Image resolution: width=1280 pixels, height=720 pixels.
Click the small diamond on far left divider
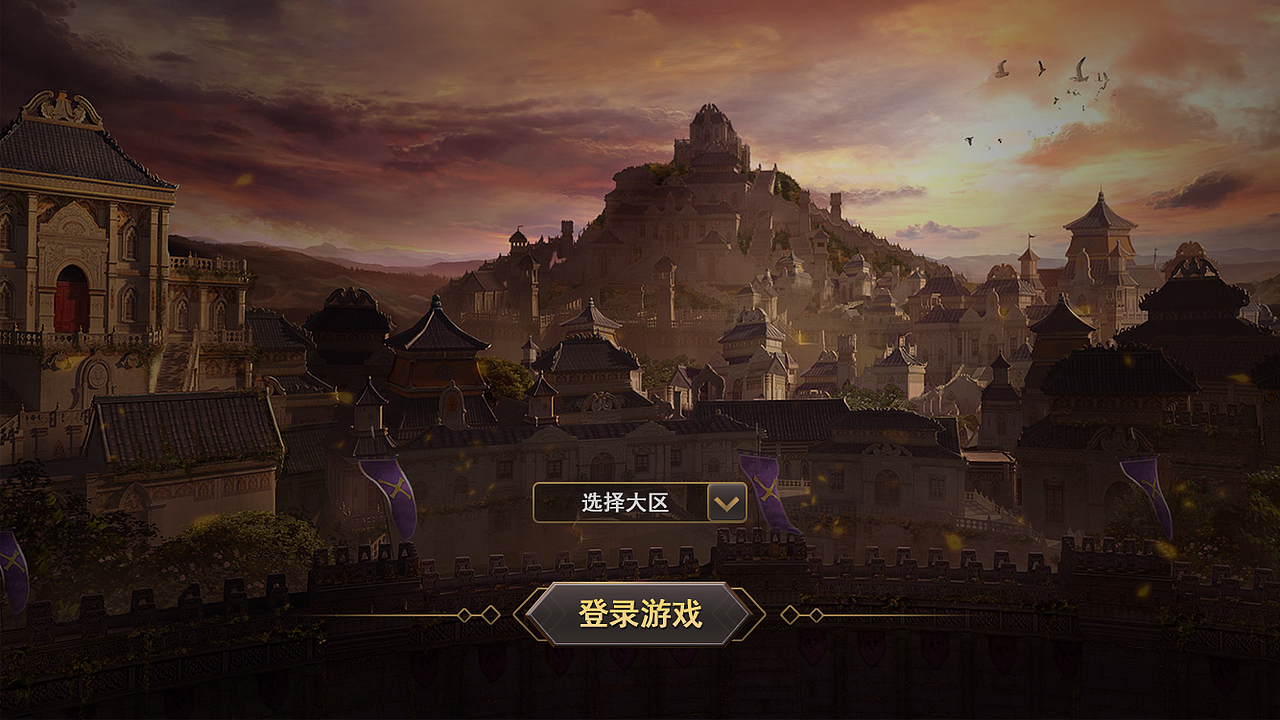pos(464,613)
